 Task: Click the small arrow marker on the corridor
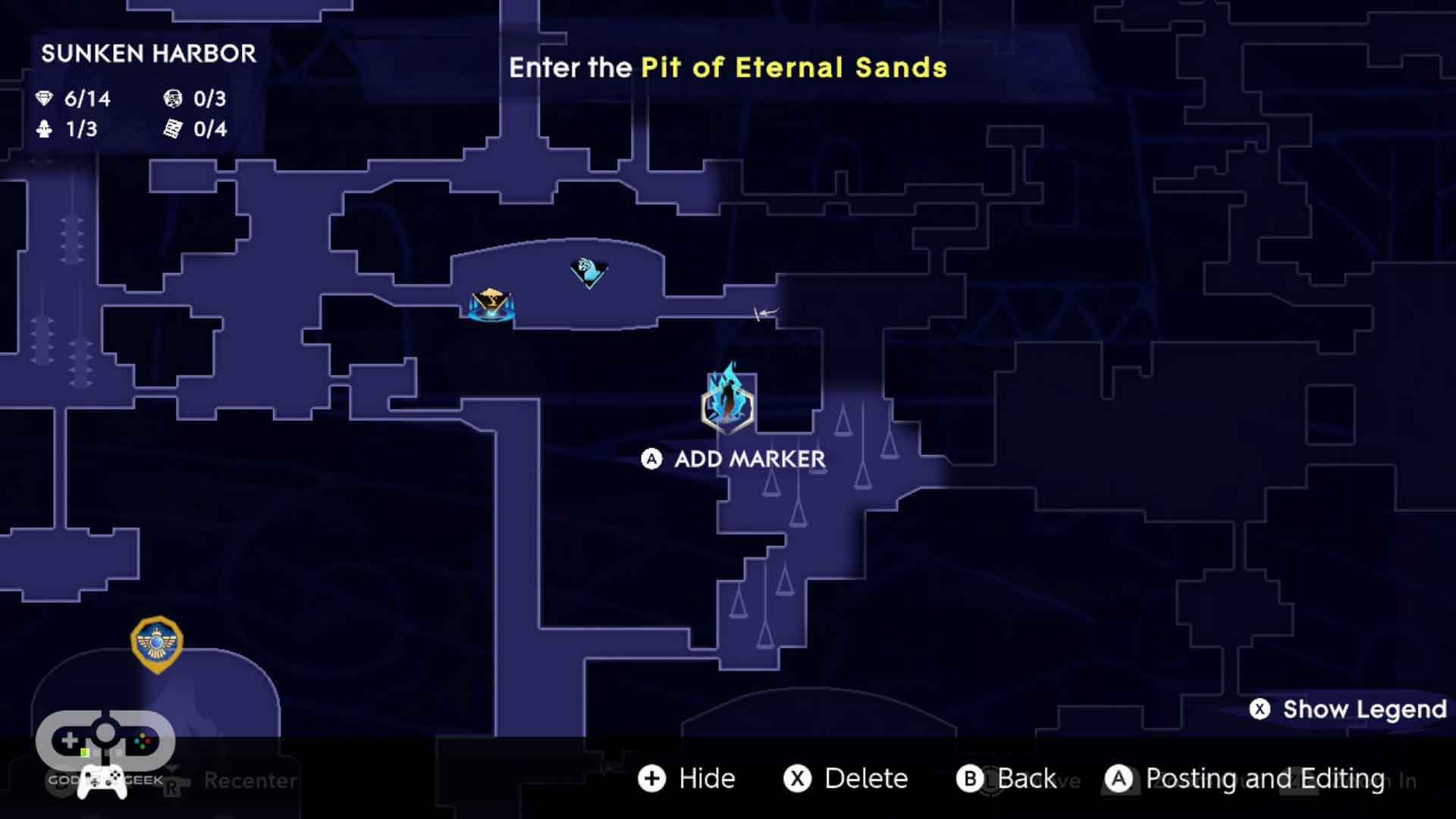[765, 312]
